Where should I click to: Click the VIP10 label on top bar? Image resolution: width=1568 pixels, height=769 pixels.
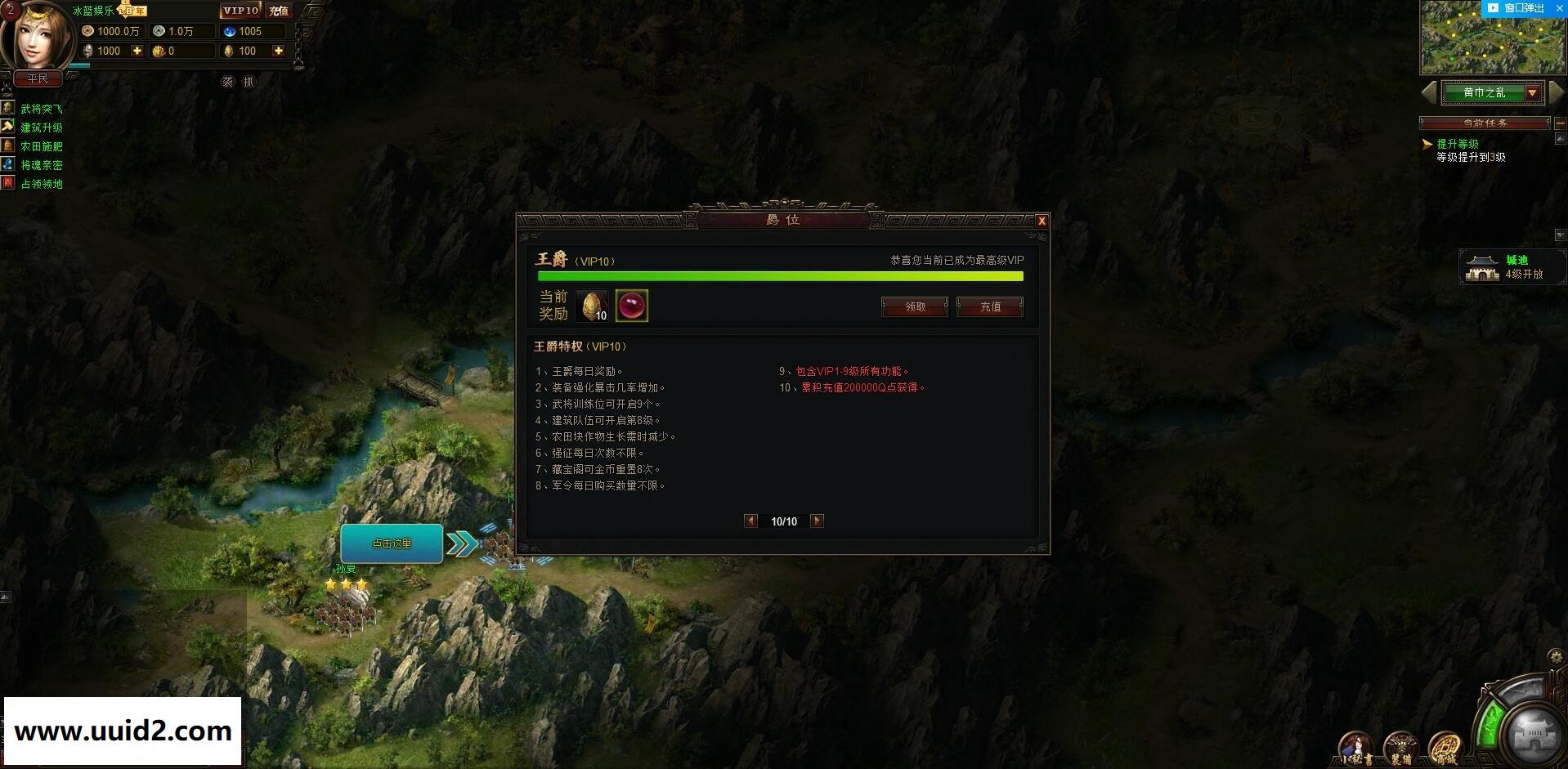click(x=240, y=11)
